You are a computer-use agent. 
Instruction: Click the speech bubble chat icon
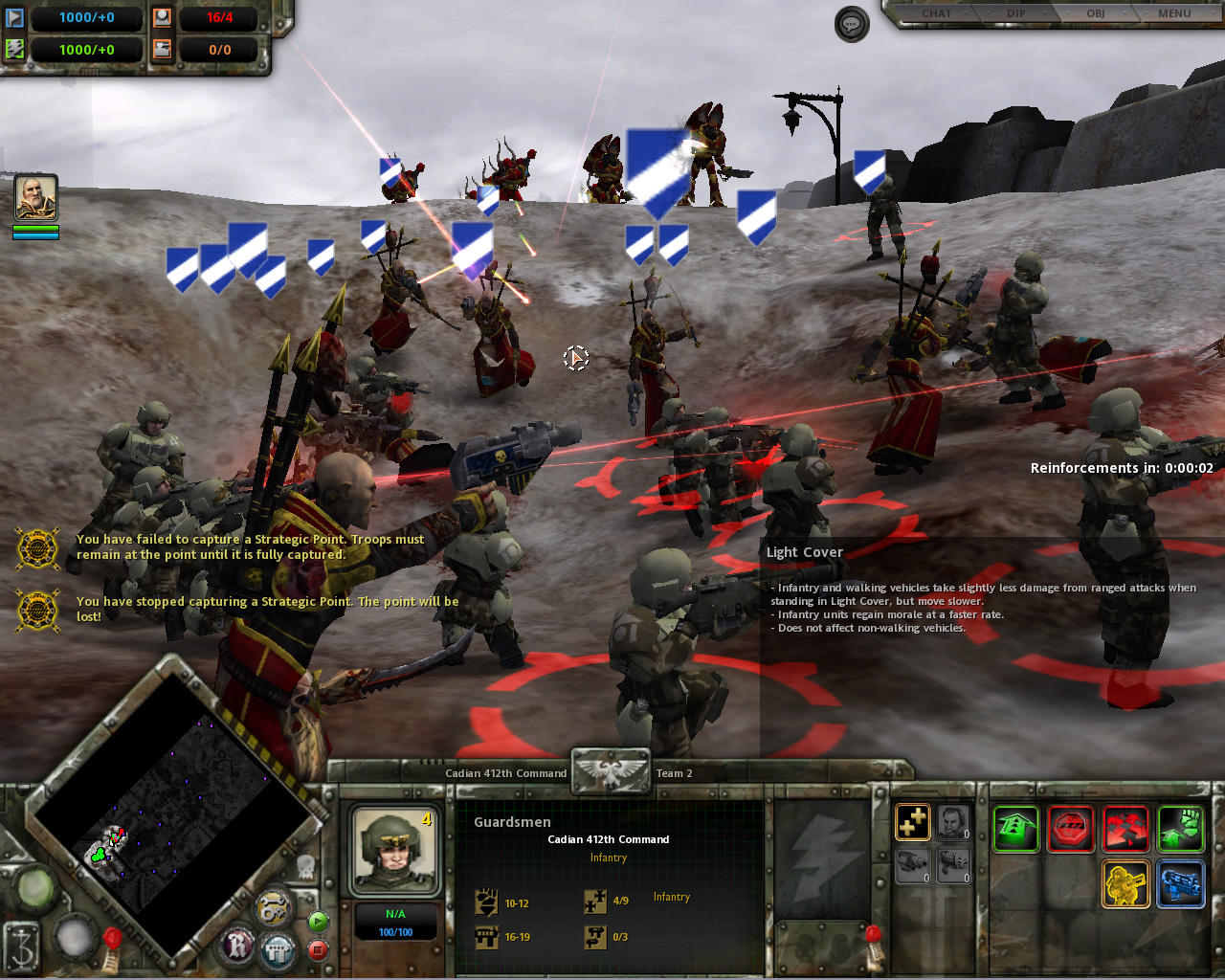click(x=852, y=24)
